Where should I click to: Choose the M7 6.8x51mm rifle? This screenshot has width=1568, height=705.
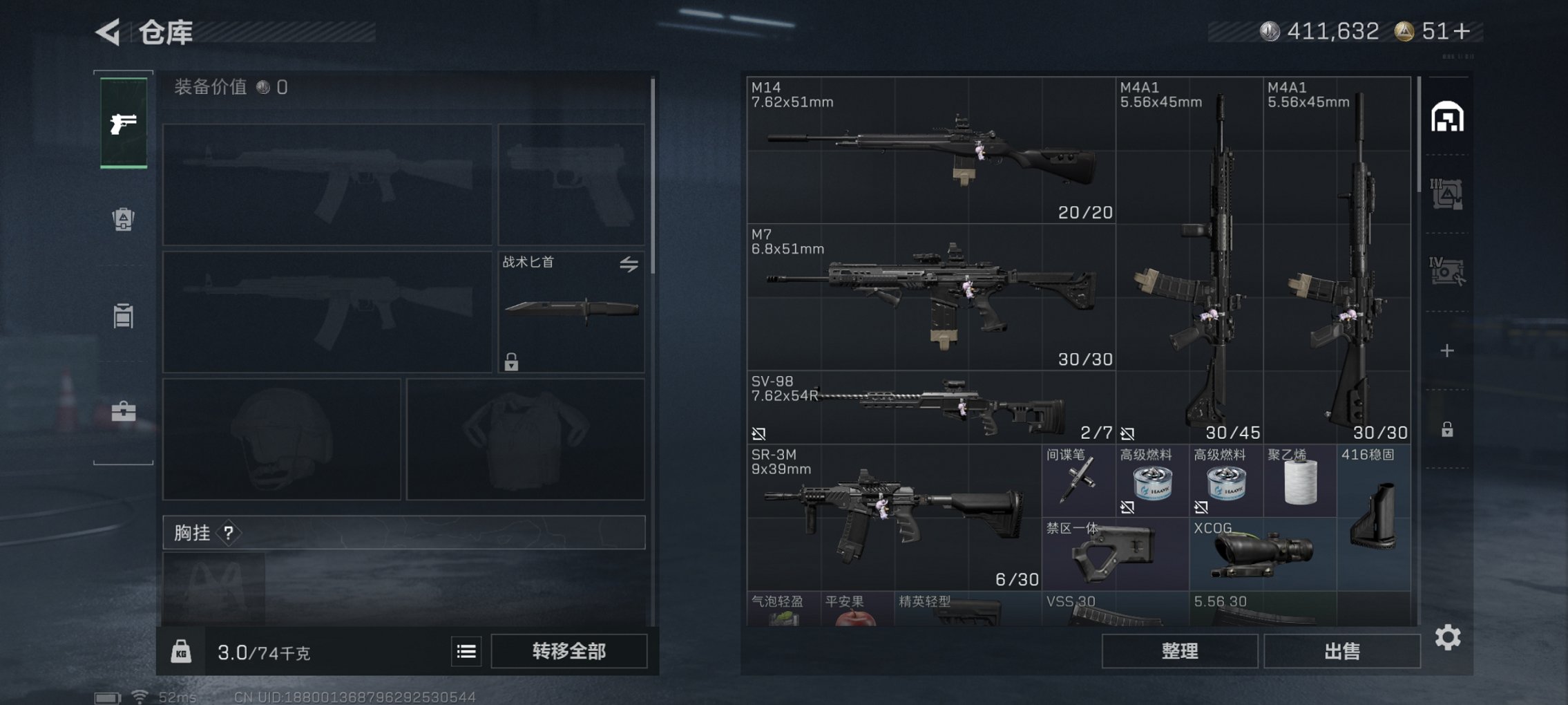[930, 297]
